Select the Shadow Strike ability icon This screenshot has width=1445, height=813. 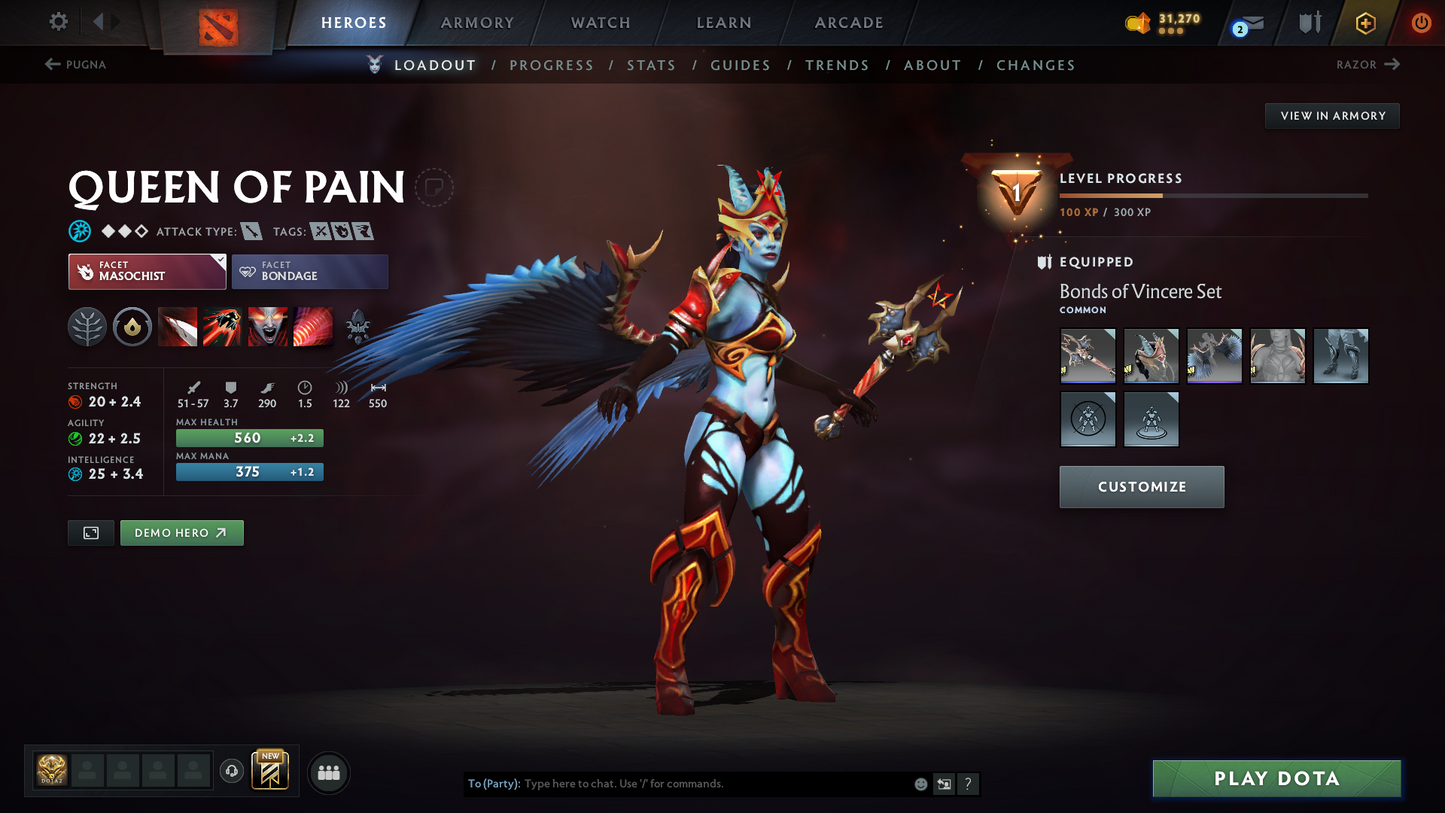(177, 327)
